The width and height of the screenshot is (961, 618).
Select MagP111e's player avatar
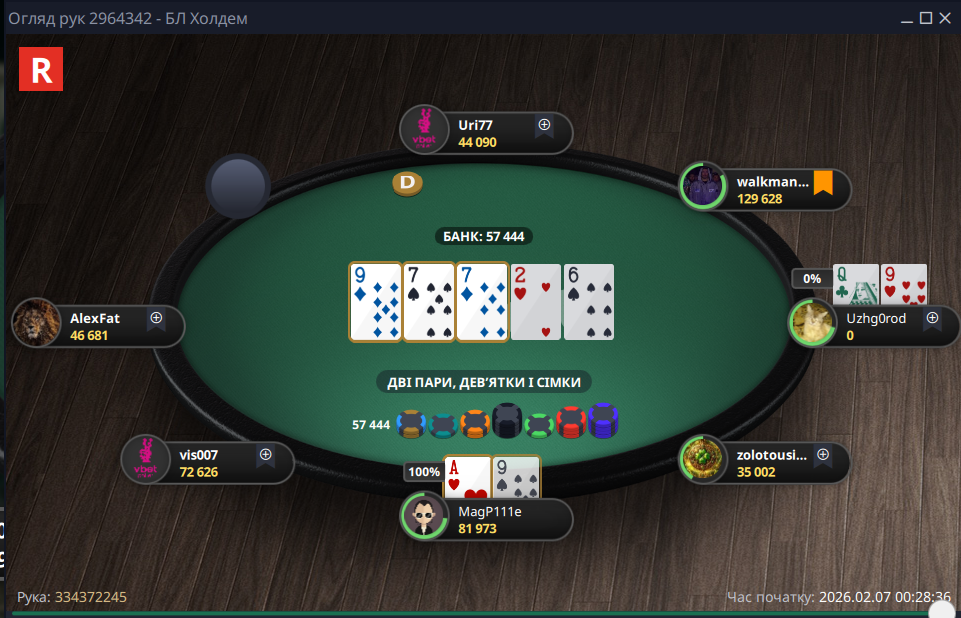(425, 516)
